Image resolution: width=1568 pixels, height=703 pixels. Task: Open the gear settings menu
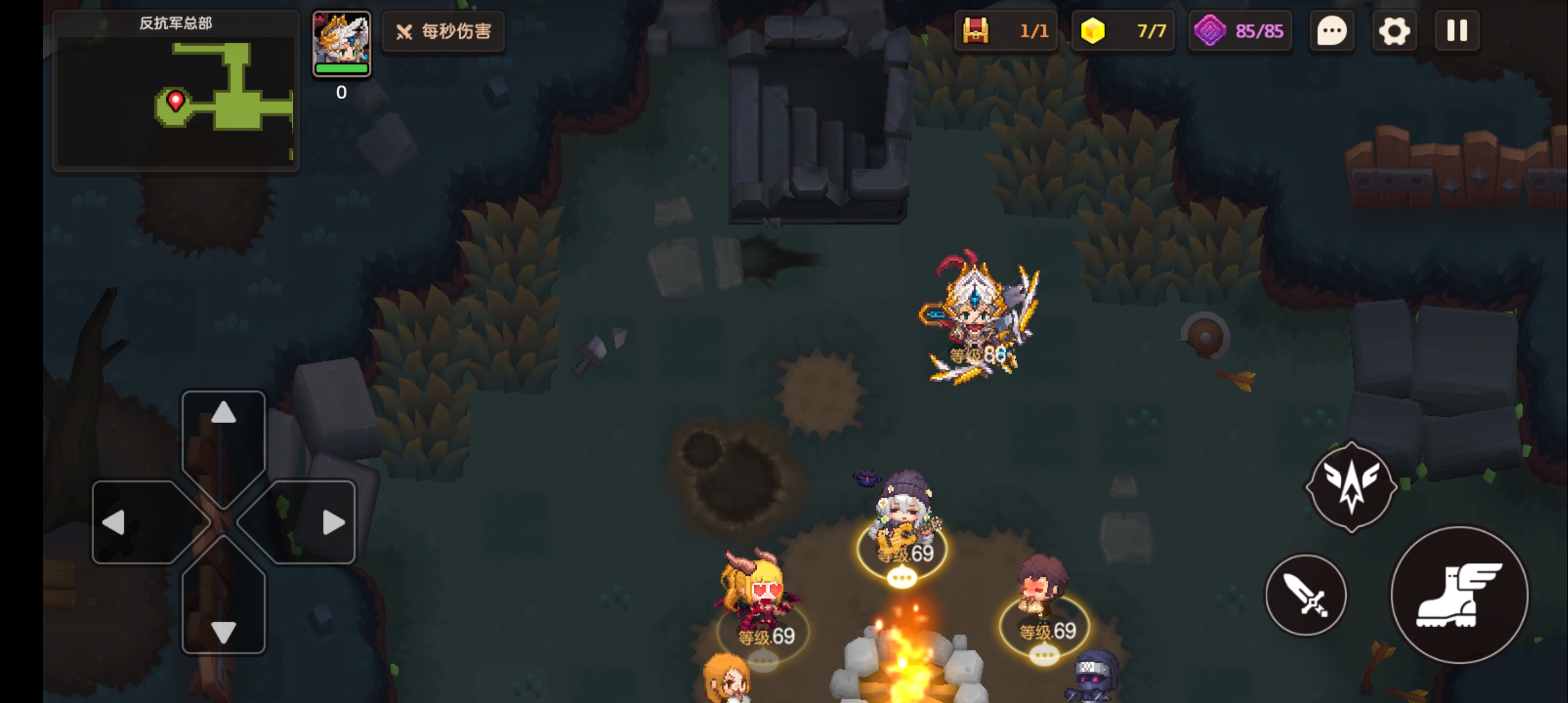[x=1393, y=31]
